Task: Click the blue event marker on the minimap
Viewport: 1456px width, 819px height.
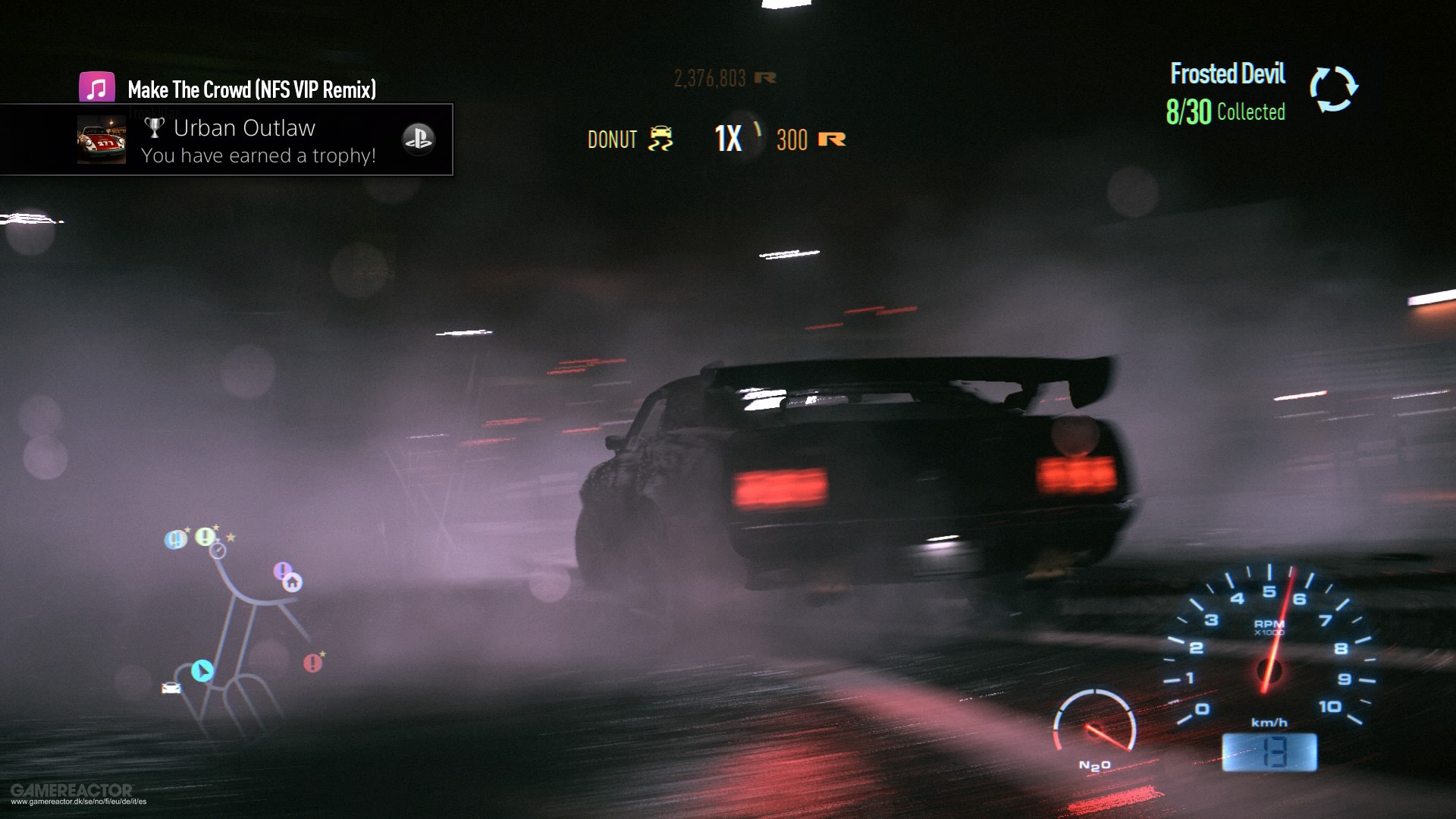Action: tap(174, 539)
